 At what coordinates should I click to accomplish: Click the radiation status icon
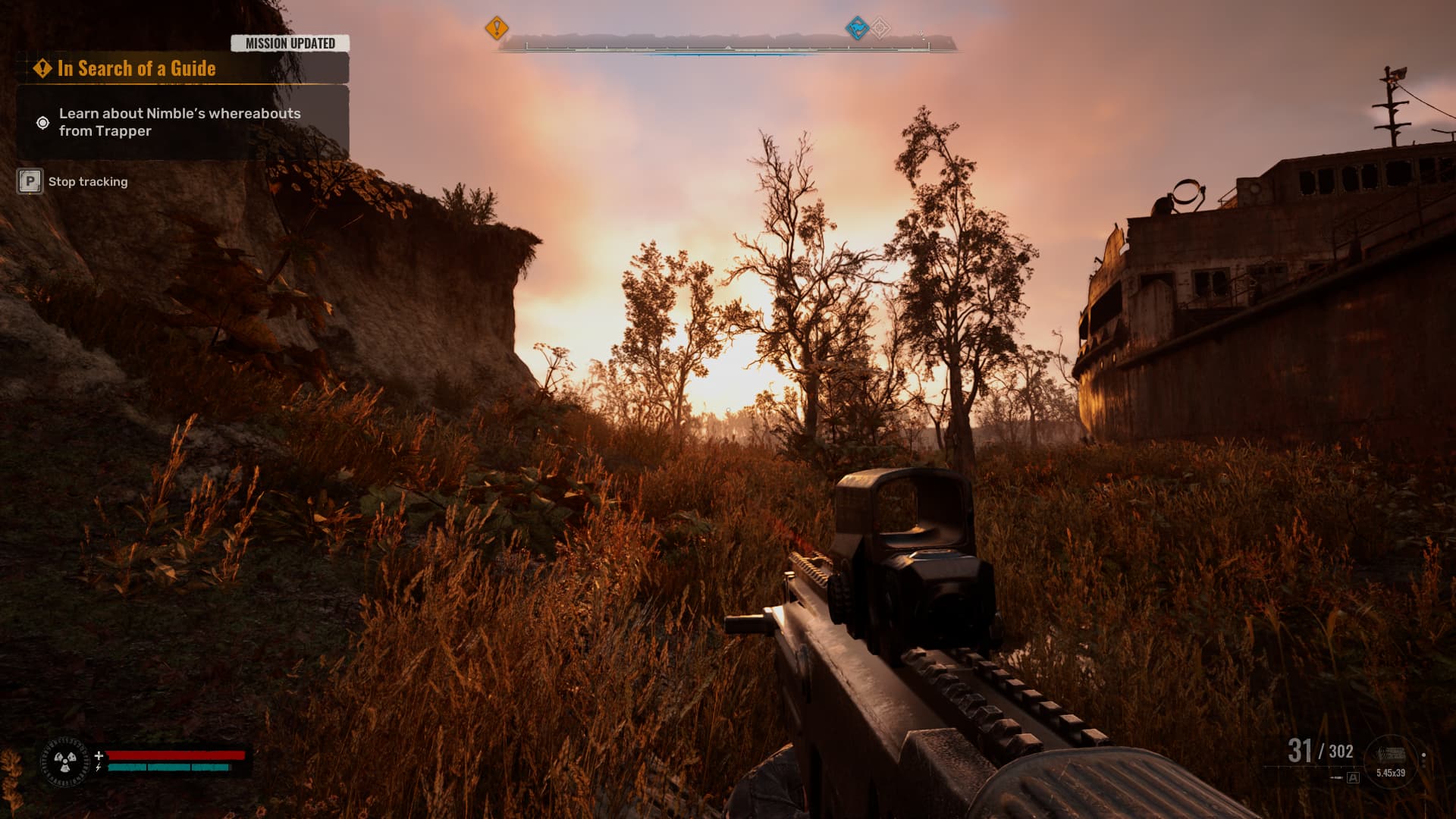click(65, 761)
